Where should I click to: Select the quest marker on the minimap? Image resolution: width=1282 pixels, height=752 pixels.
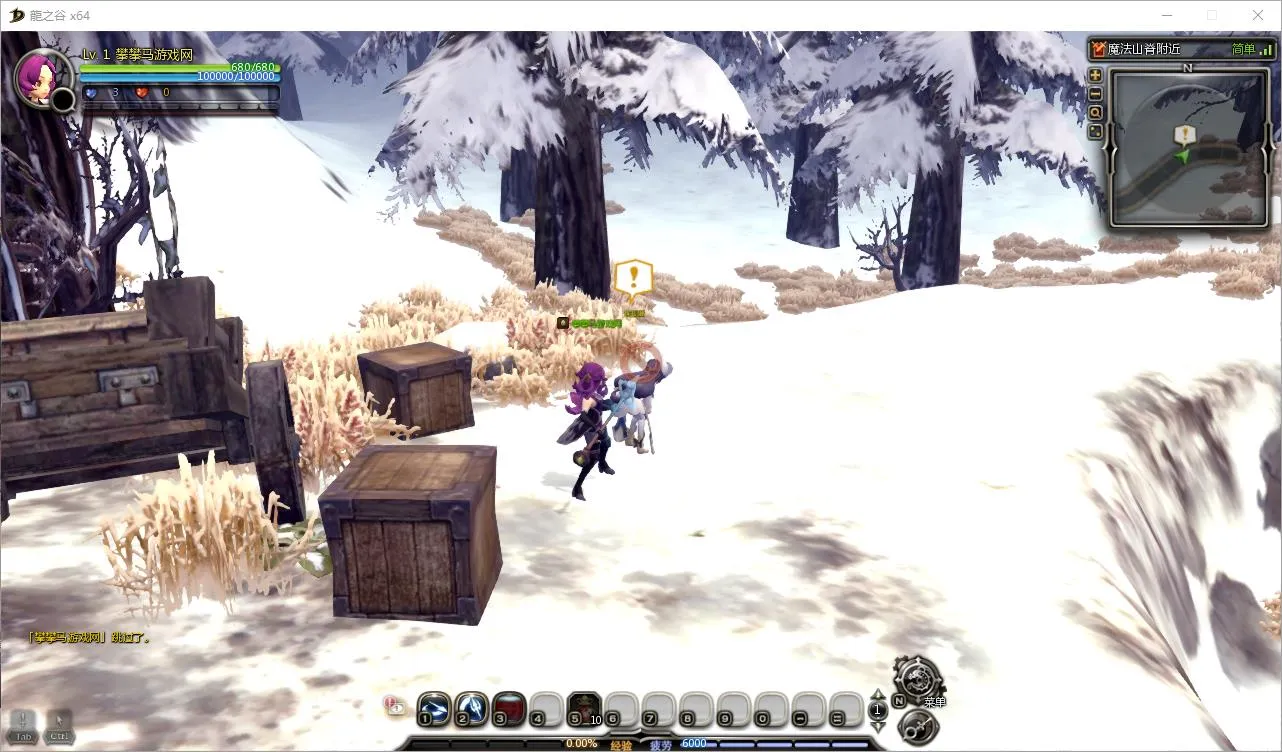[1184, 133]
